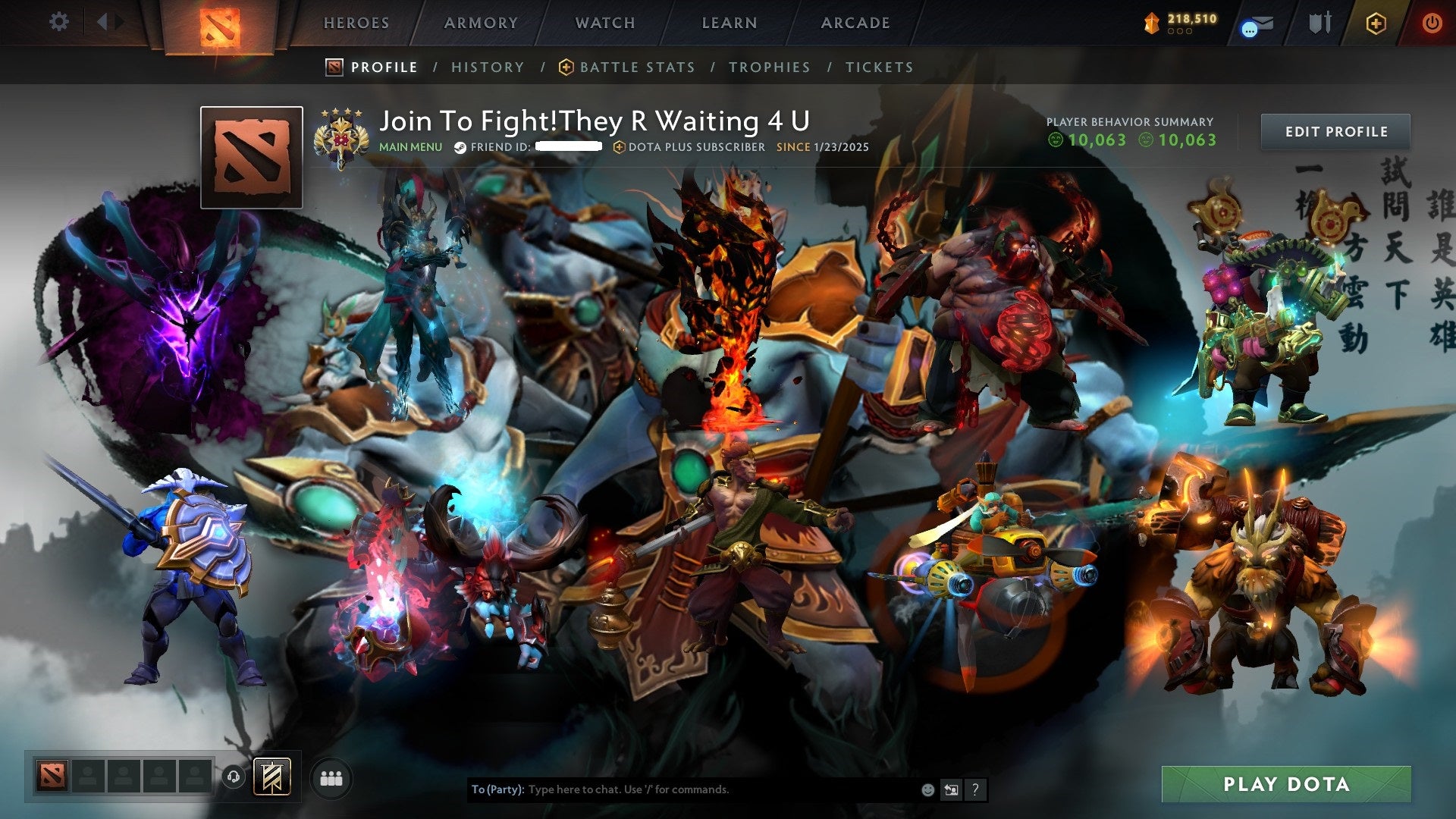
Task: Click the shield and sword loadout icon
Action: point(1320,22)
